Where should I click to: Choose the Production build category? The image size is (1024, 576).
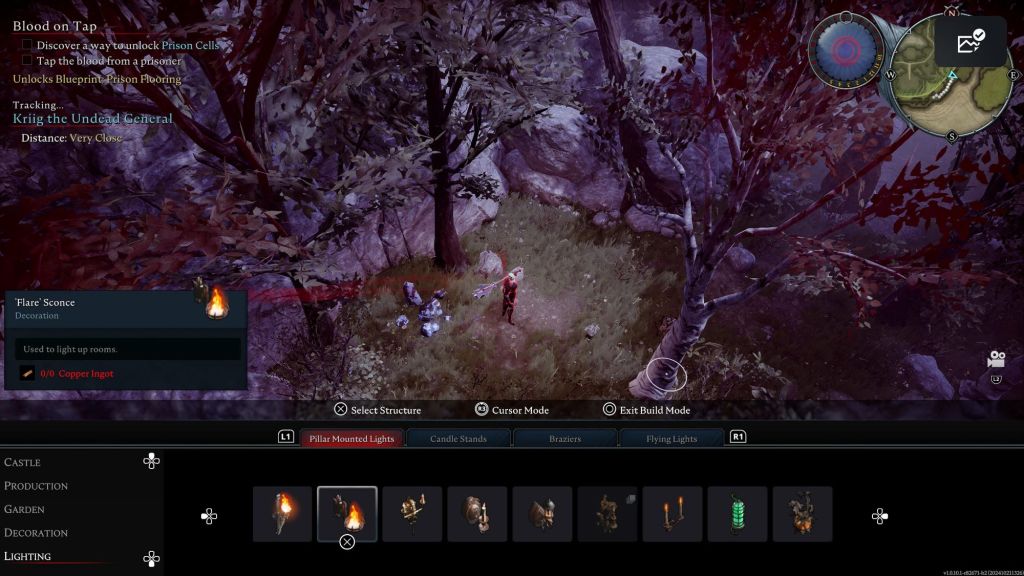tap(36, 486)
